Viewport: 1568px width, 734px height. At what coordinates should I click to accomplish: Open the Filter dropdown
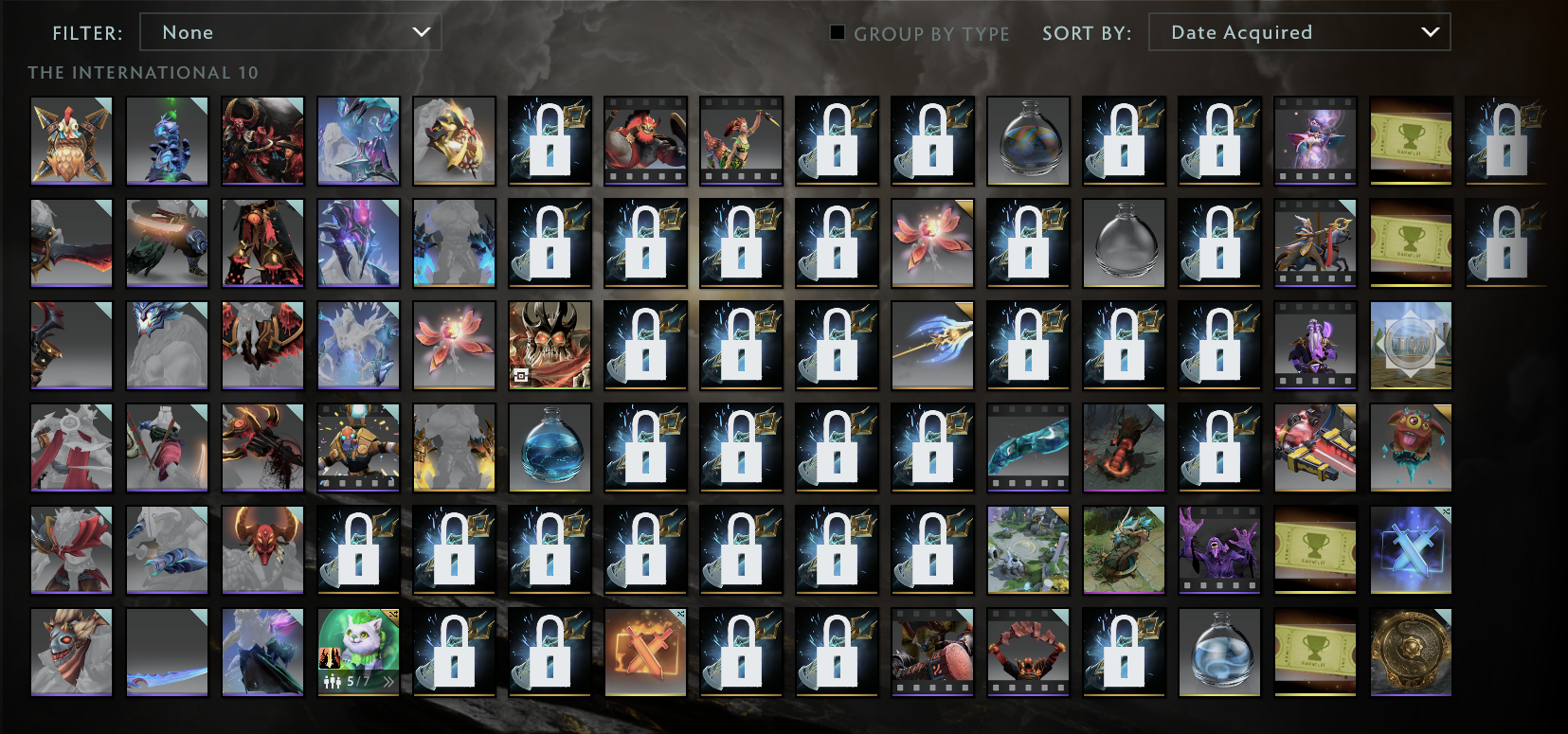pyautogui.click(x=291, y=31)
